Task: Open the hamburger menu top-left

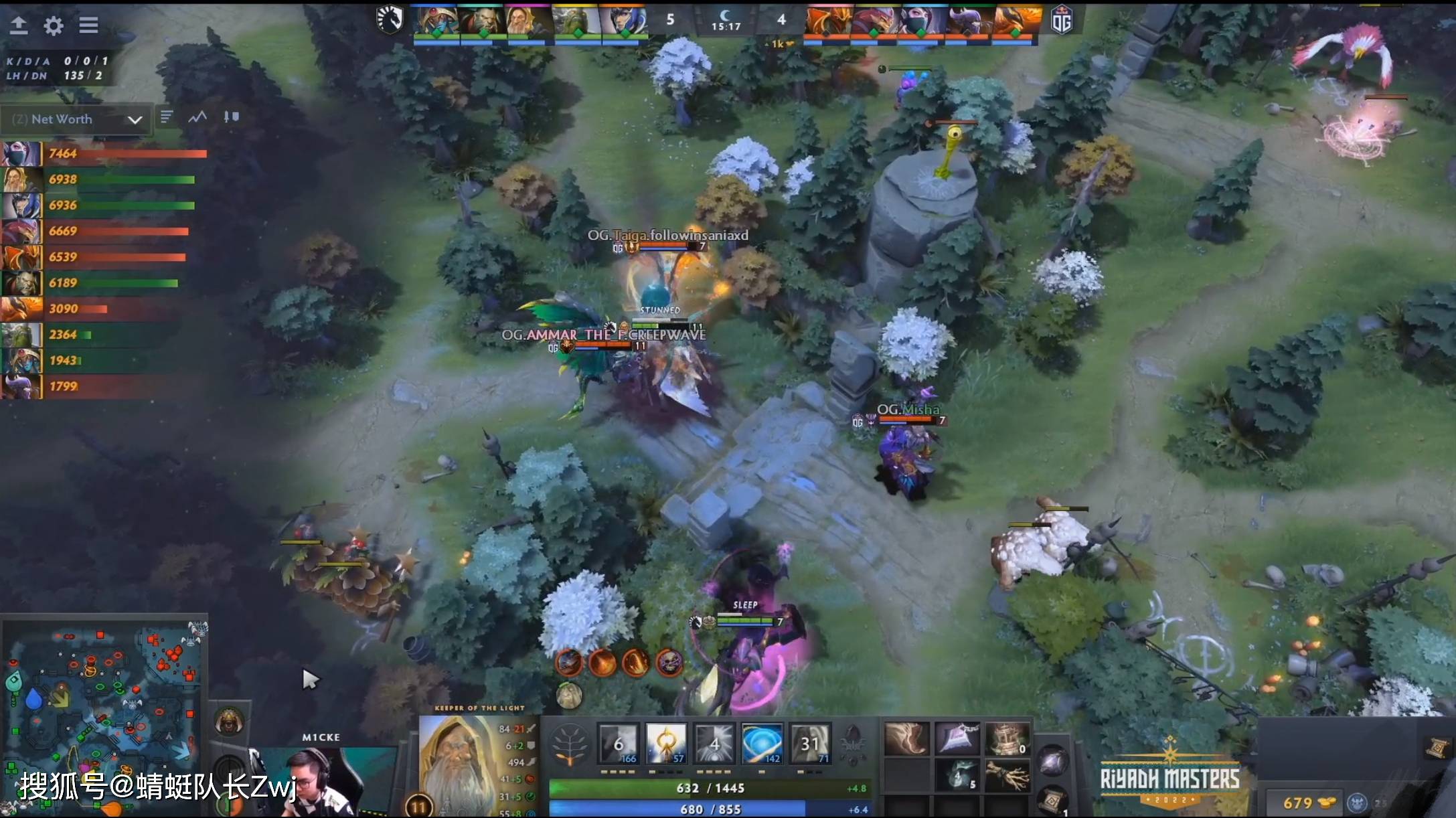Action: click(88, 25)
